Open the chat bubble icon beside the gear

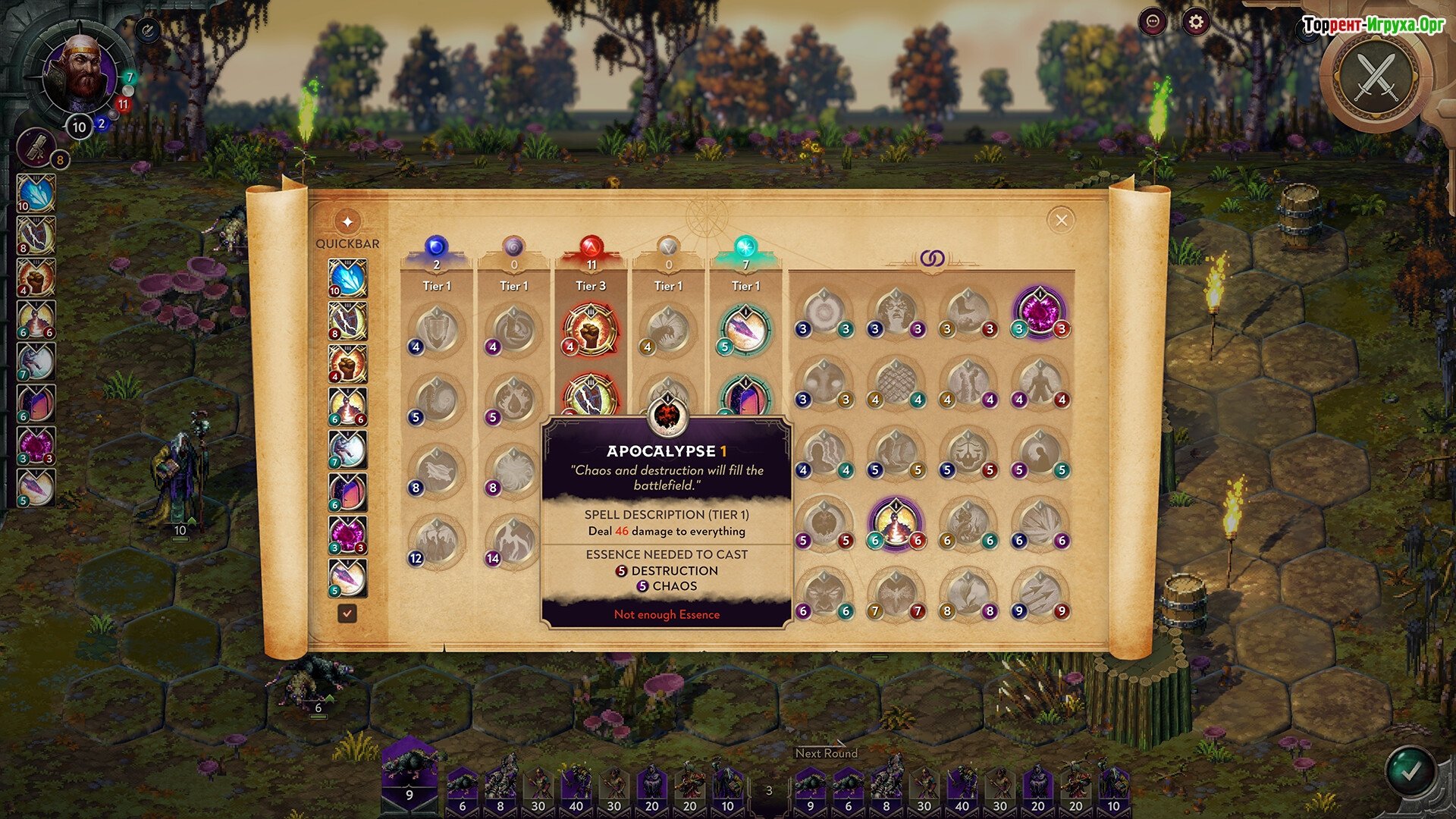point(1153,22)
